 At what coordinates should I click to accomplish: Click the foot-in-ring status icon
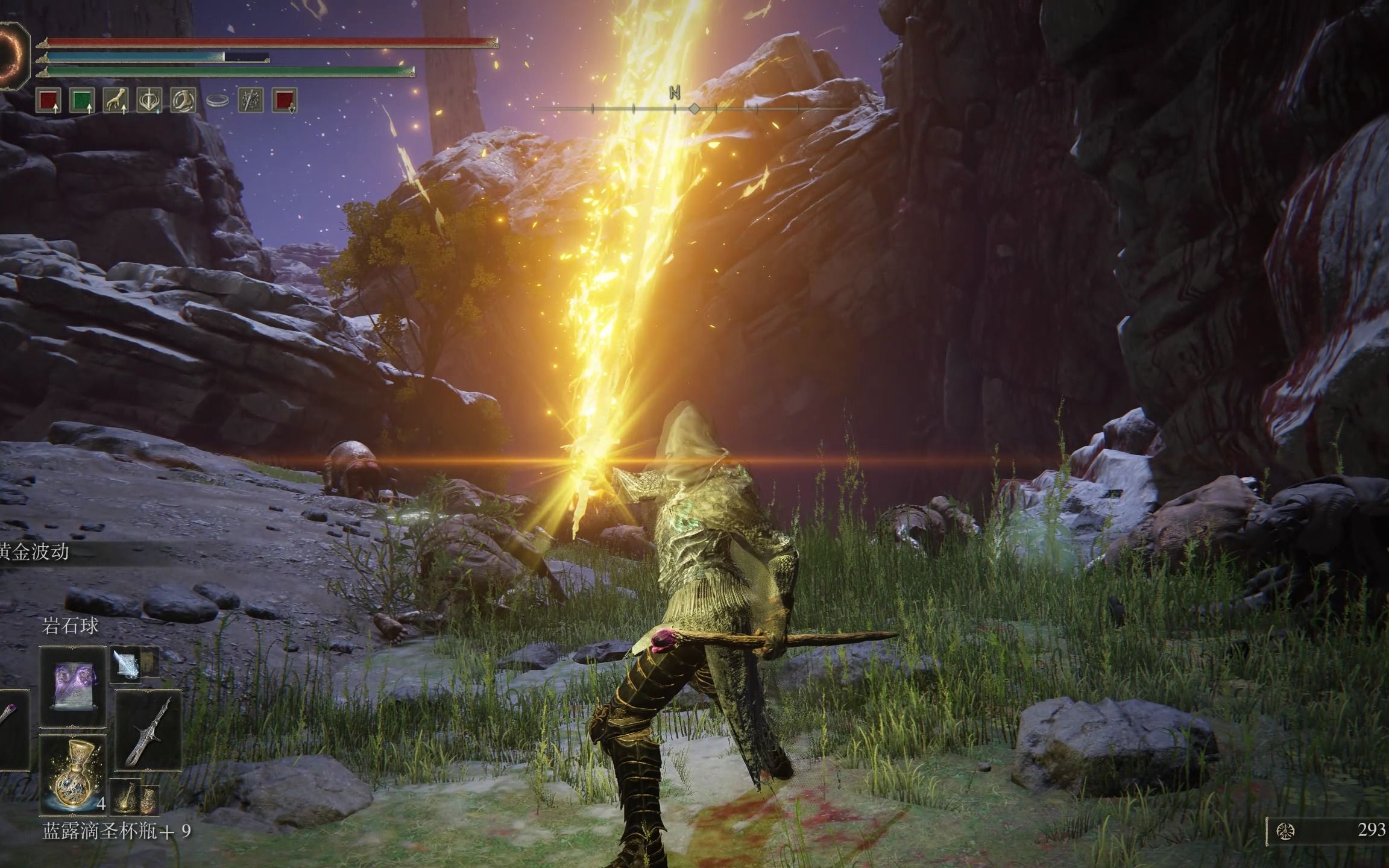(183, 101)
